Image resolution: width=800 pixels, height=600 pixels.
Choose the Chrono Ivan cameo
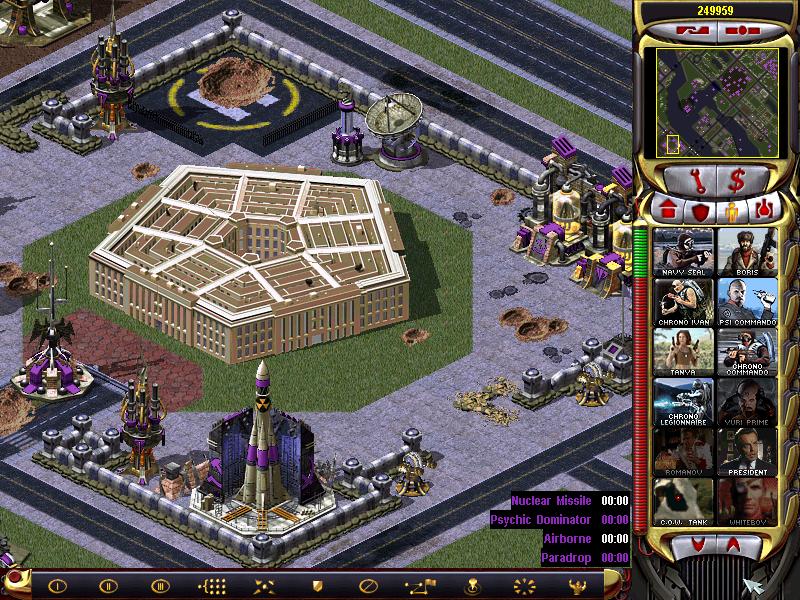[x=684, y=302]
